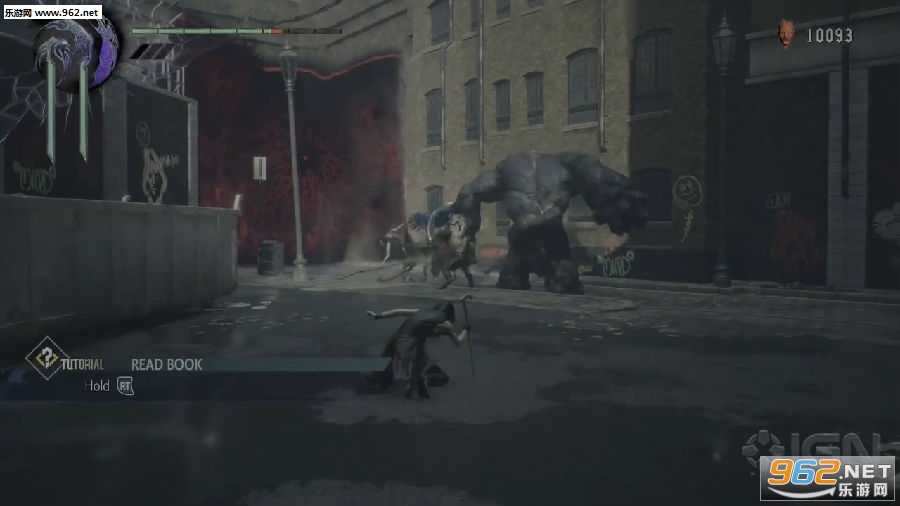900x506 pixels.
Task: Open the 962.NET watermark logo
Action: [x=826, y=477]
